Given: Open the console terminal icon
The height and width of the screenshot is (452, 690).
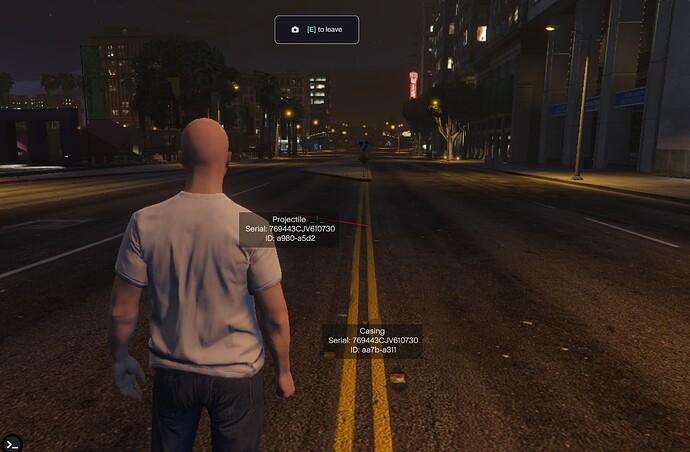Looking at the screenshot, I should click(12, 441).
